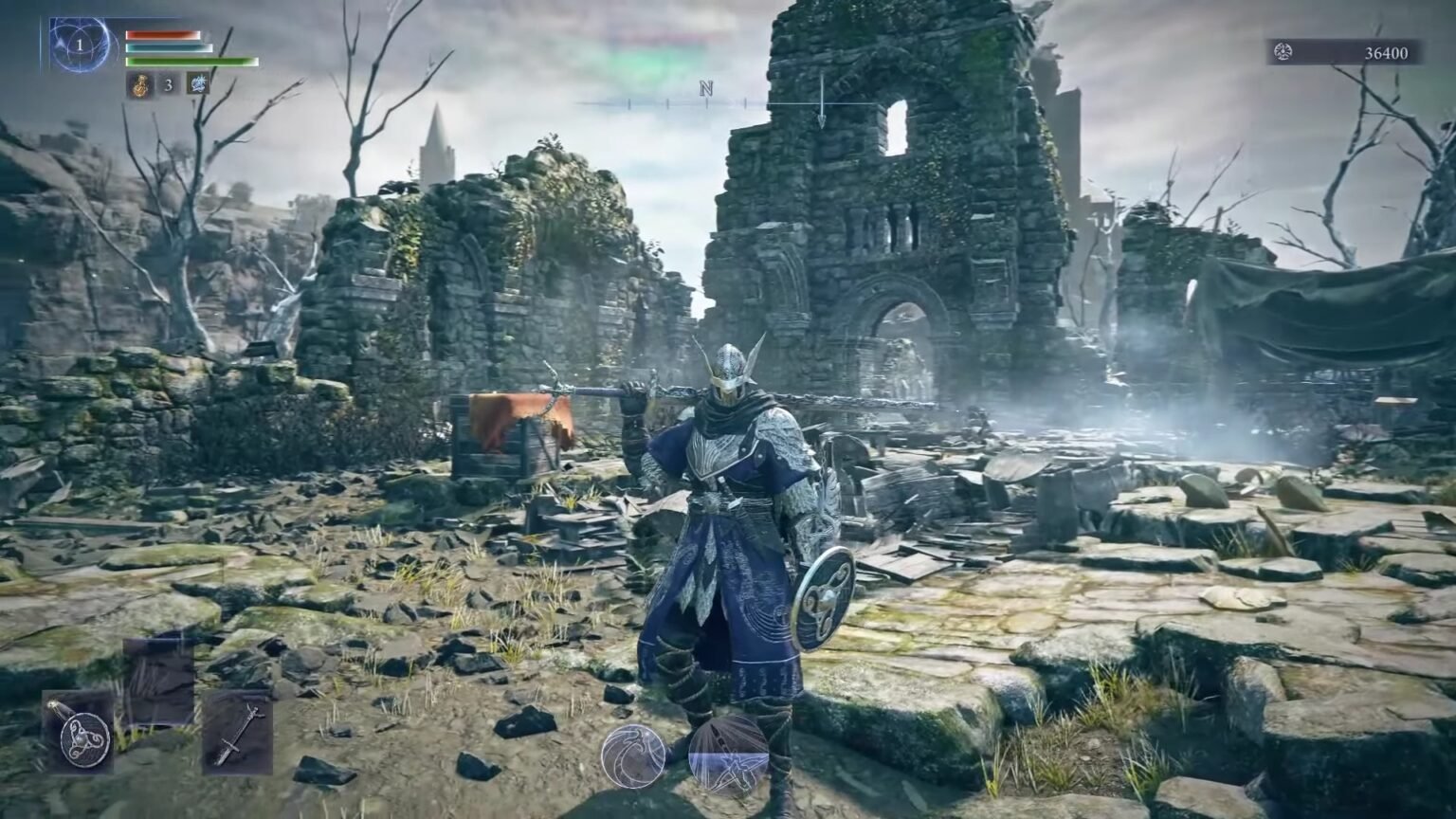Select the Crimson Flask in the quick slot
1456x819 pixels.
[x=142, y=84]
